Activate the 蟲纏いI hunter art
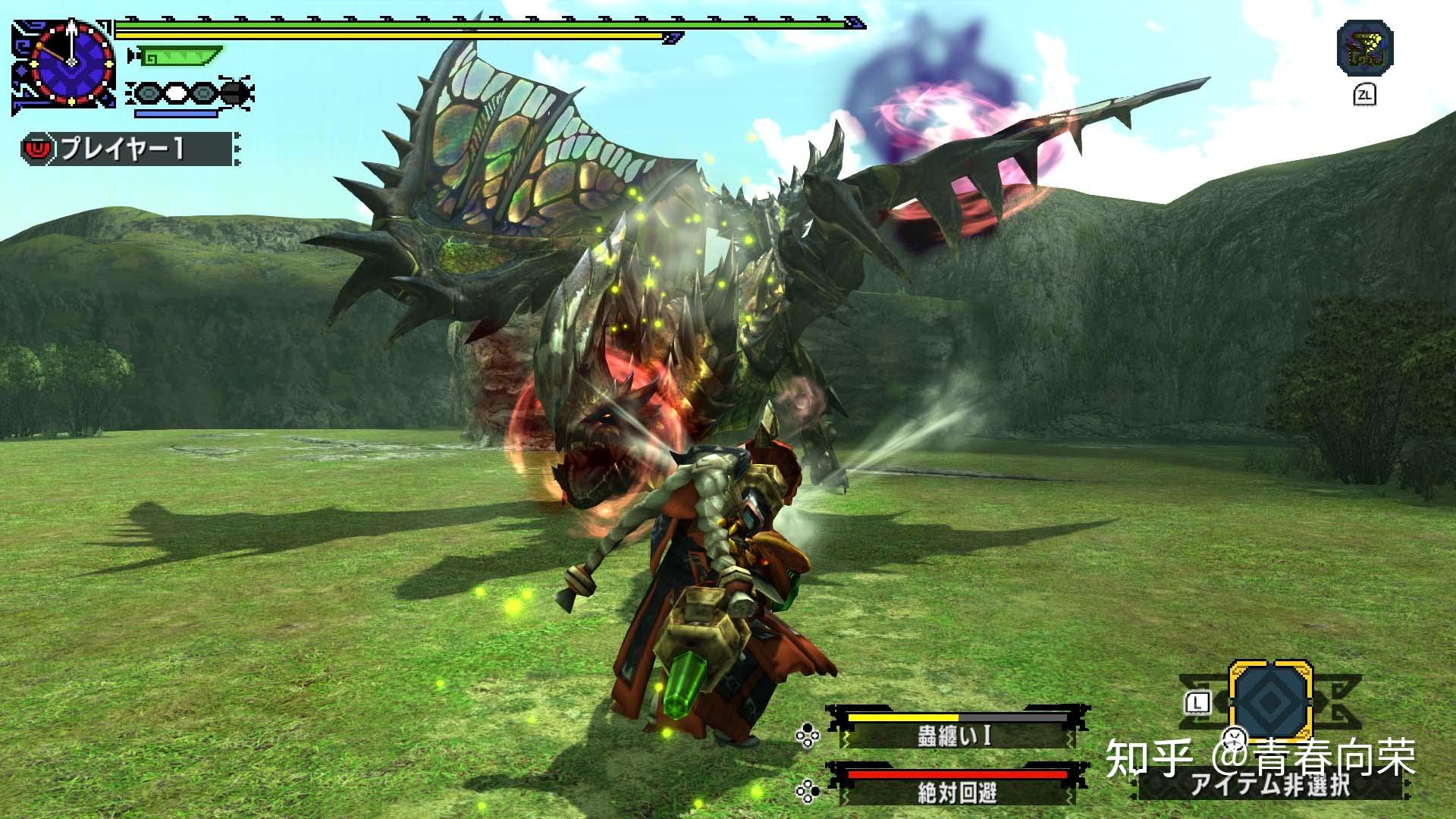1456x819 pixels. 954,735
